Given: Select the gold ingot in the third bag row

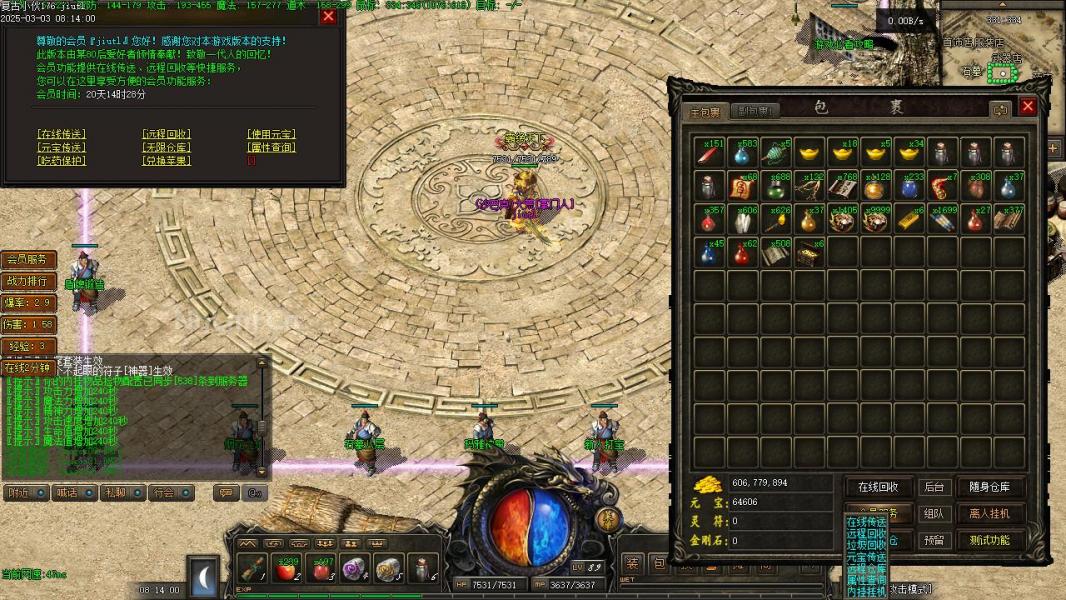Looking at the screenshot, I should 908,220.
